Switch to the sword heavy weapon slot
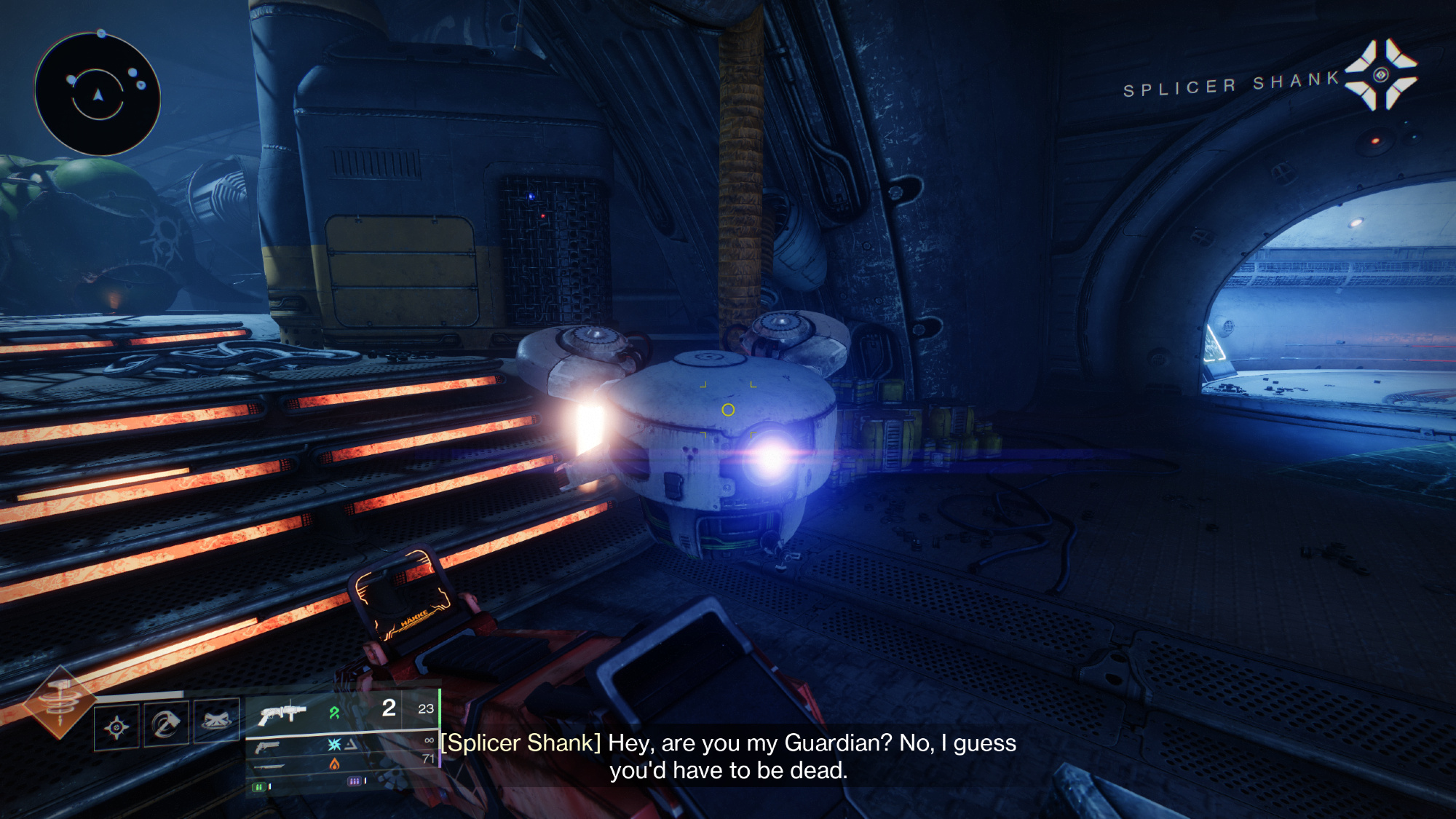The image size is (1456, 819). [270, 767]
